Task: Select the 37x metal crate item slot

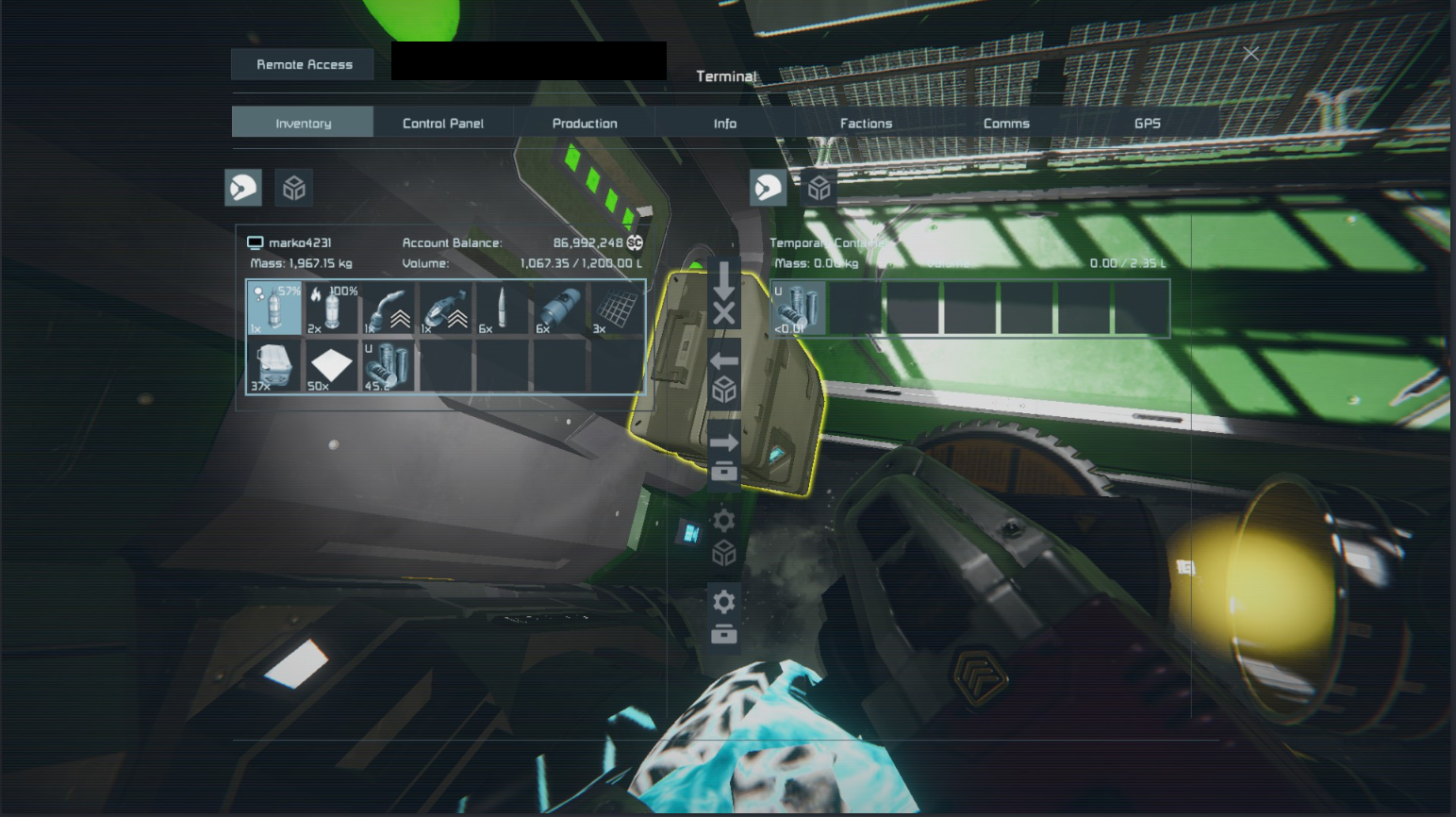Action: click(x=274, y=366)
